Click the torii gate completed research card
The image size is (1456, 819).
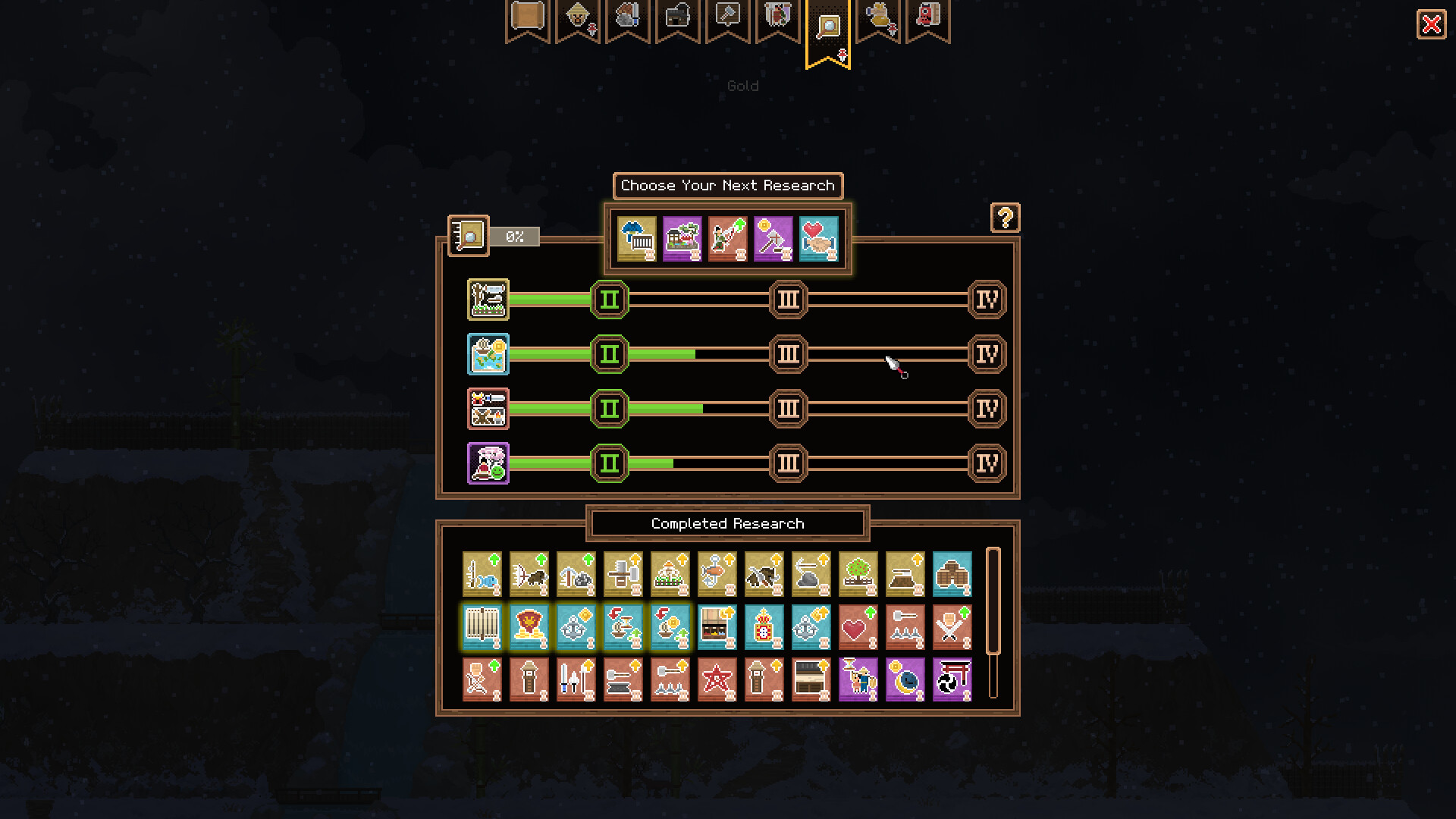tap(952, 680)
